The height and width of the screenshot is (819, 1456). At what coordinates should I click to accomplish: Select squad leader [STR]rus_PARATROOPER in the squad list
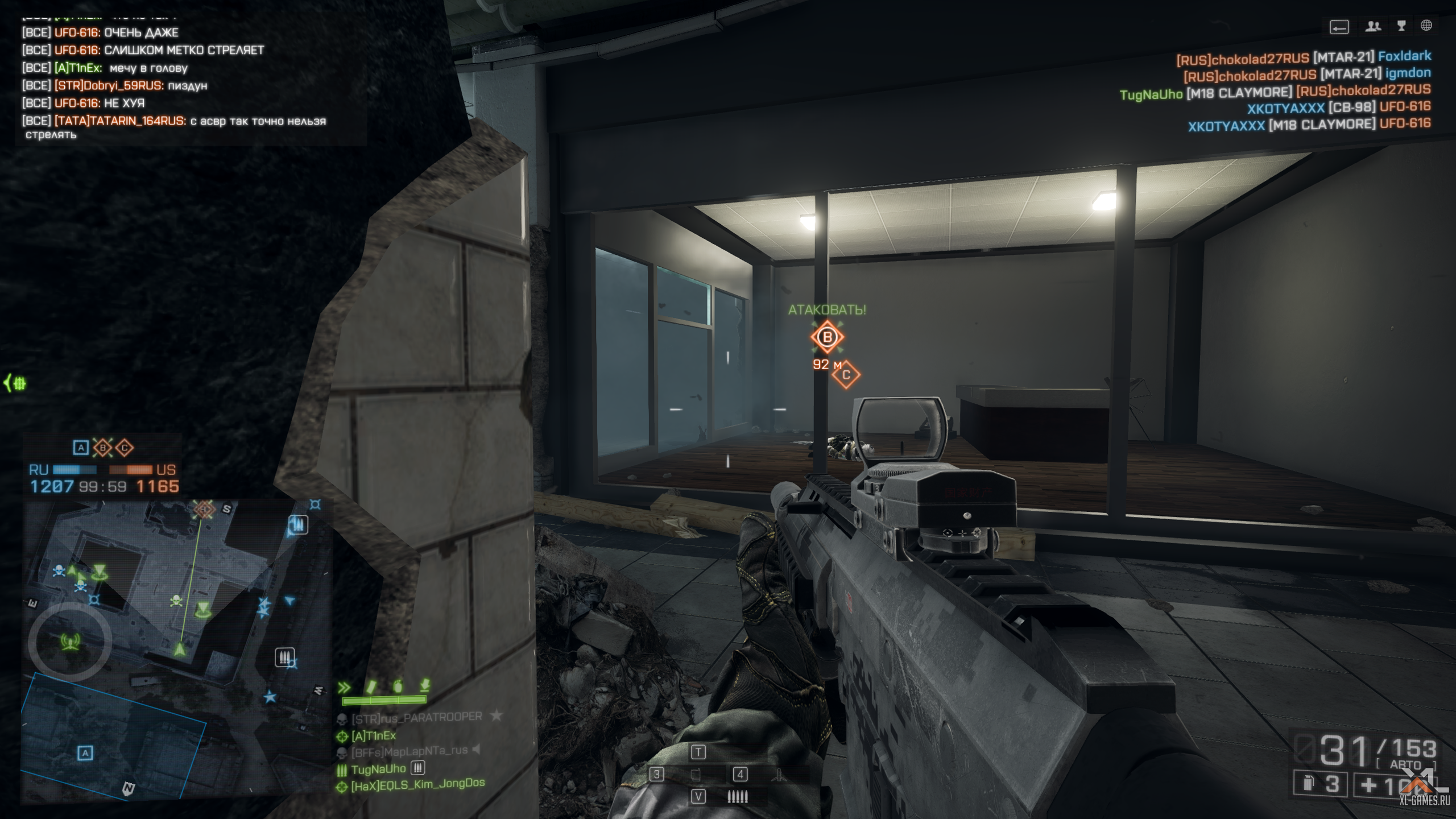[416, 718]
